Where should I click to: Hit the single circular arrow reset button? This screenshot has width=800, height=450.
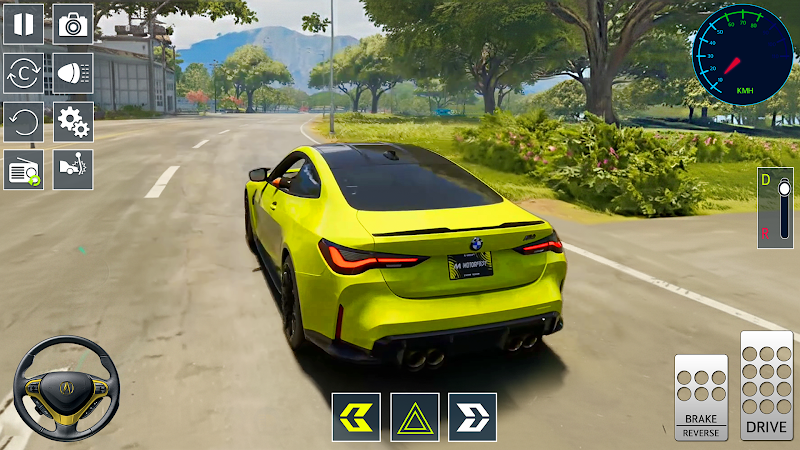(23, 122)
